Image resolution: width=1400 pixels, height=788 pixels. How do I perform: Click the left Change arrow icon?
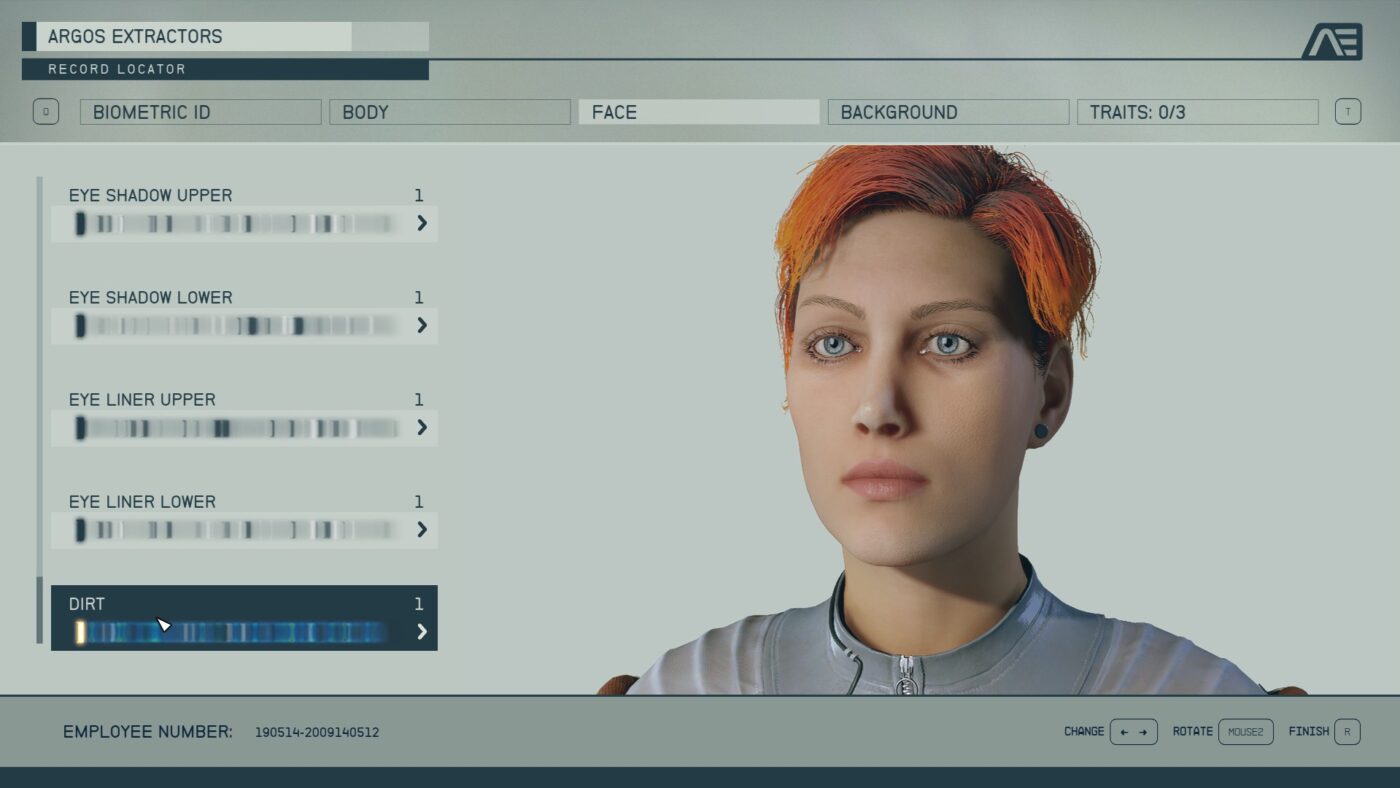1125,731
